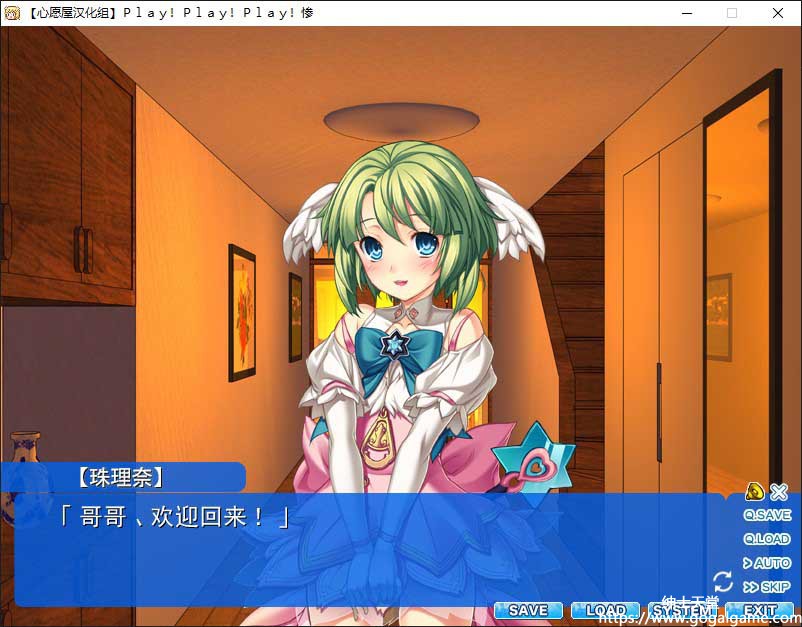
Task: Advance the dialogue text box
Action: tap(370, 550)
